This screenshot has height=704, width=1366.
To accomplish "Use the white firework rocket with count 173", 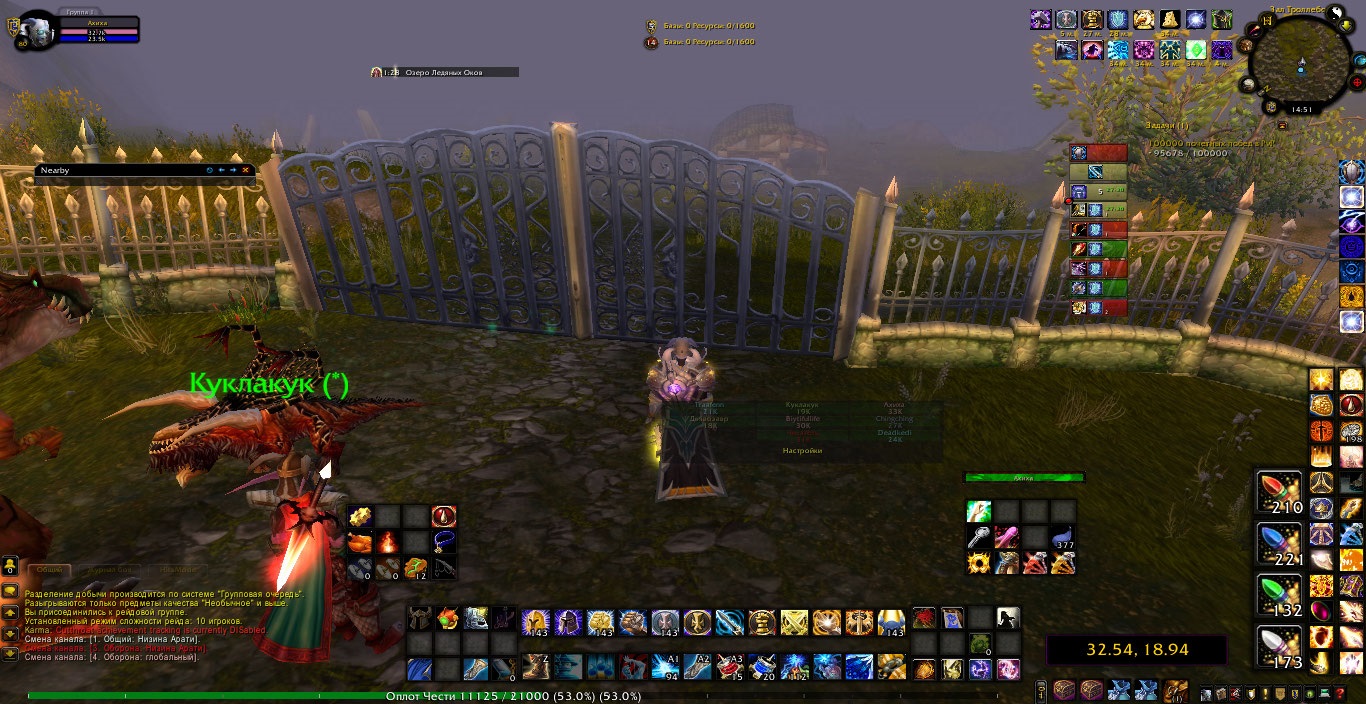I will [1279, 648].
